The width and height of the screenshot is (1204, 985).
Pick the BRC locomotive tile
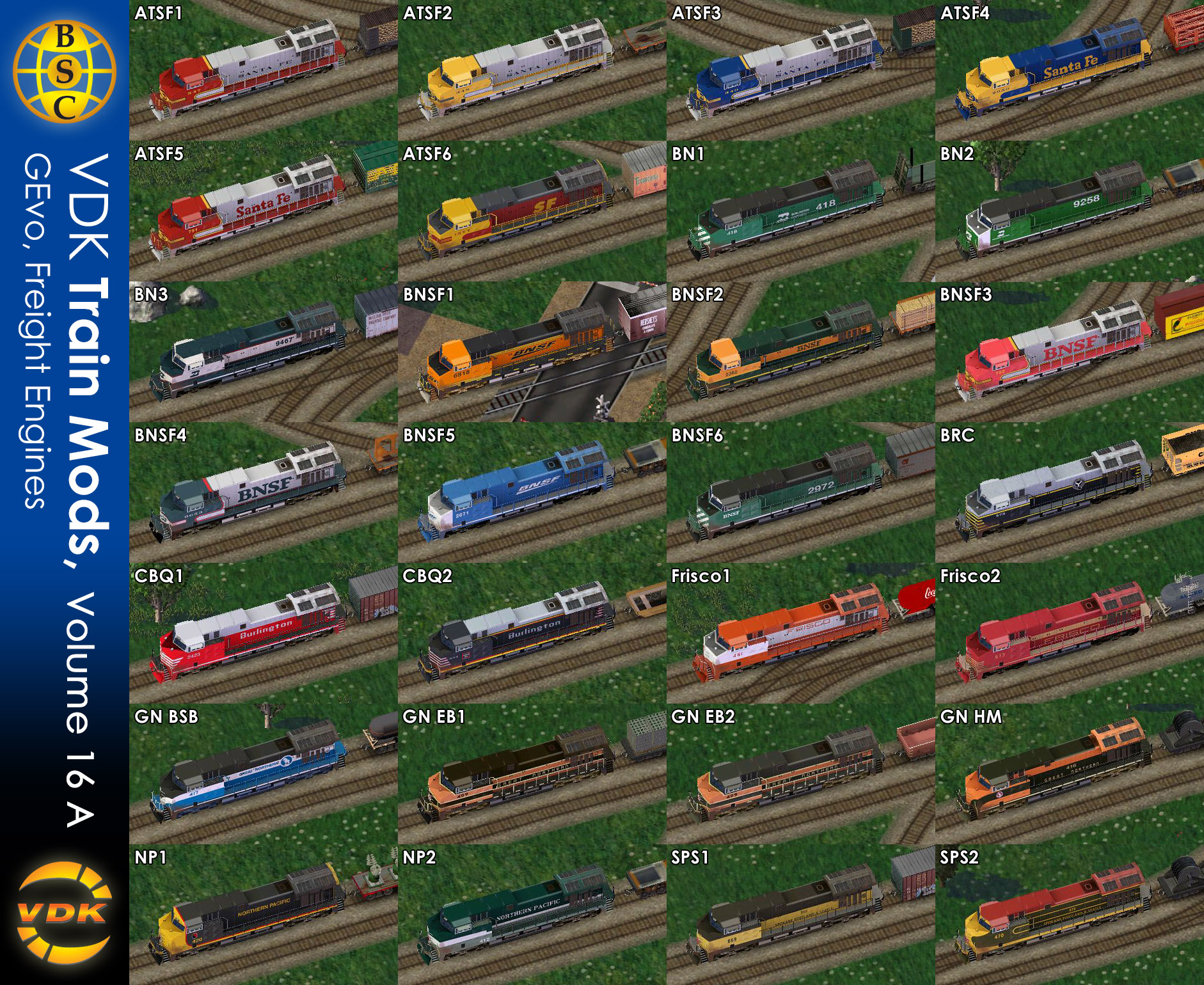point(1069,492)
